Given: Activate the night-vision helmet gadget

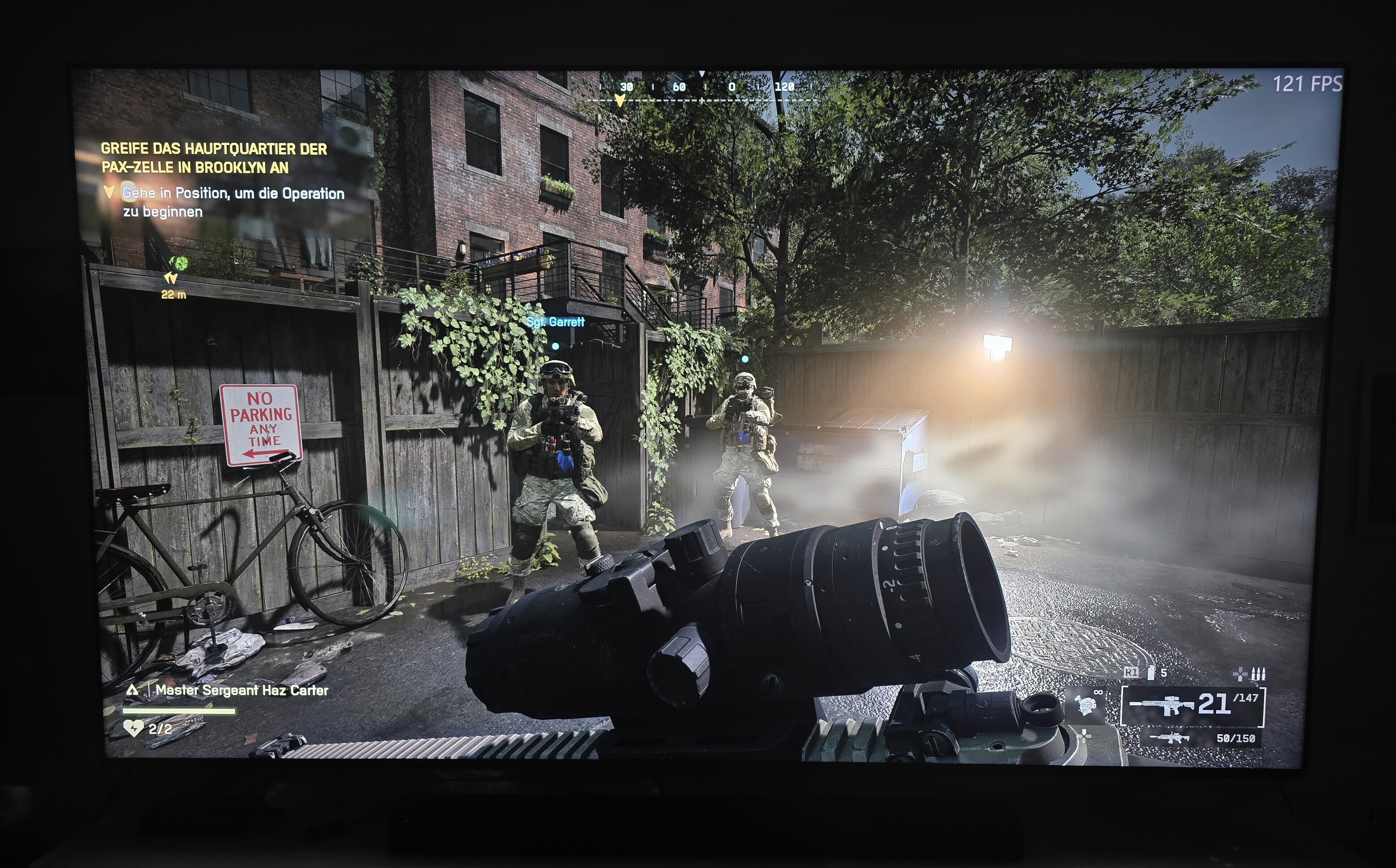Looking at the screenshot, I should pyautogui.click(x=1085, y=706).
